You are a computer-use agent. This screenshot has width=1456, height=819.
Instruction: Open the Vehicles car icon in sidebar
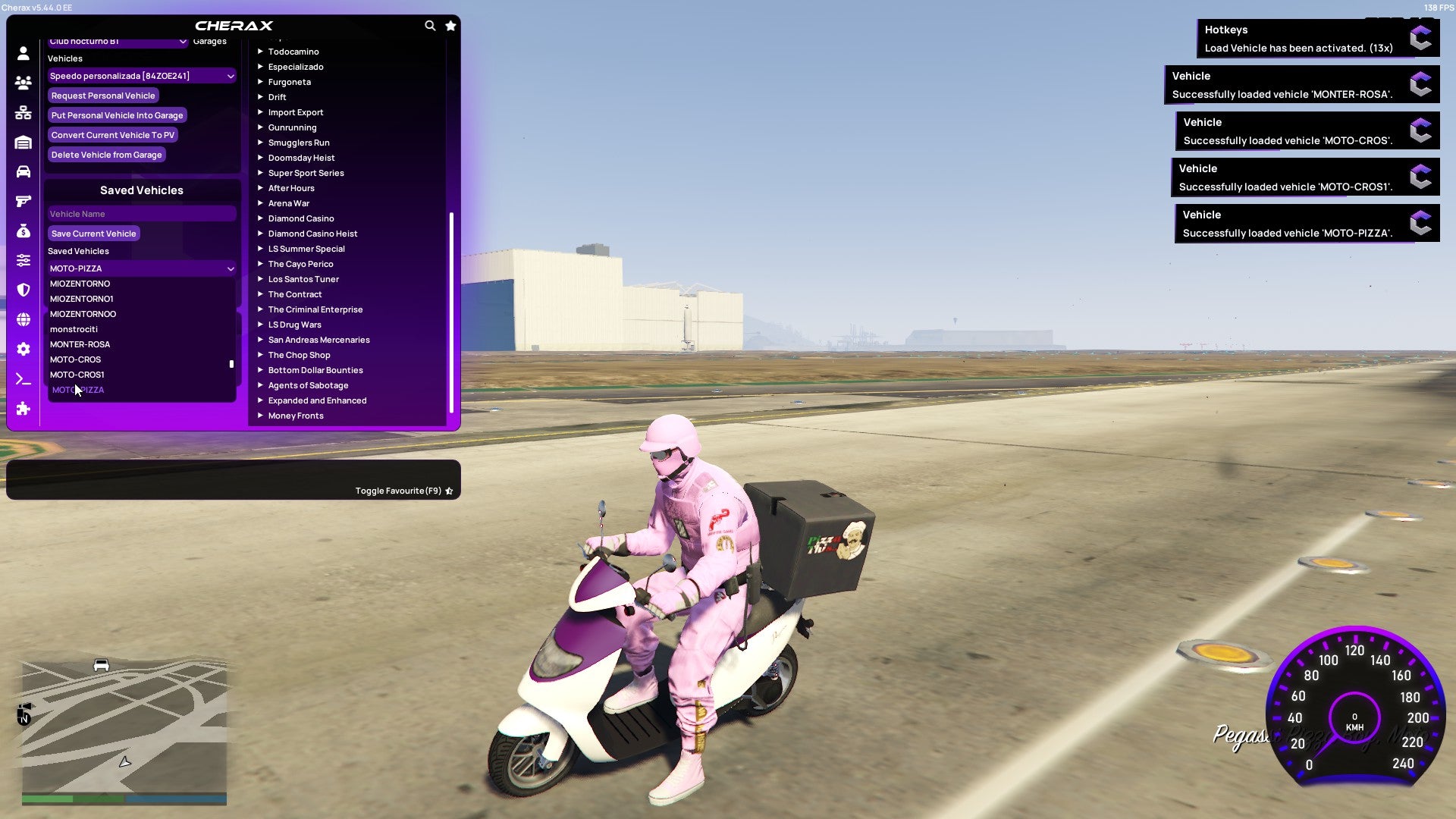click(x=23, y=171)
